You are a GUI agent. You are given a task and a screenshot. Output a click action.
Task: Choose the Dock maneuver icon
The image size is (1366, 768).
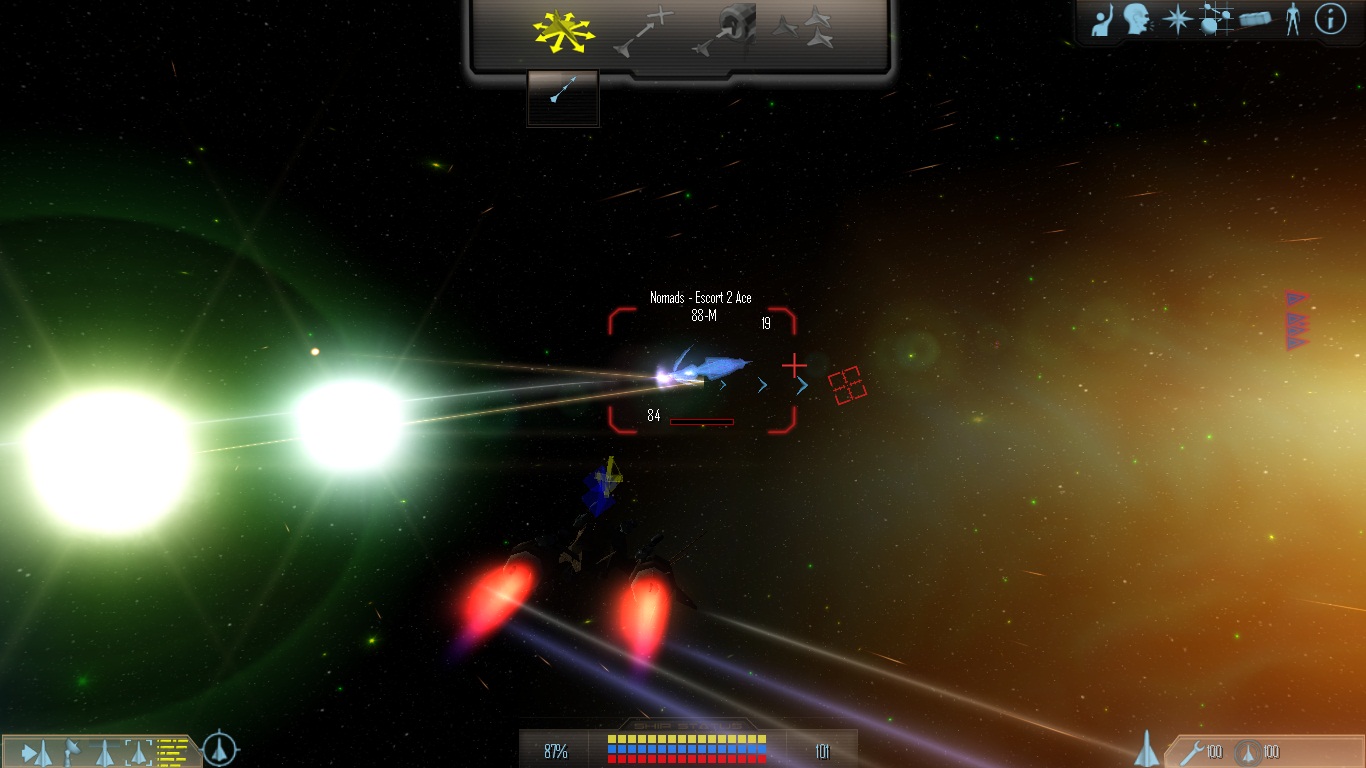[x=724, y=33]
